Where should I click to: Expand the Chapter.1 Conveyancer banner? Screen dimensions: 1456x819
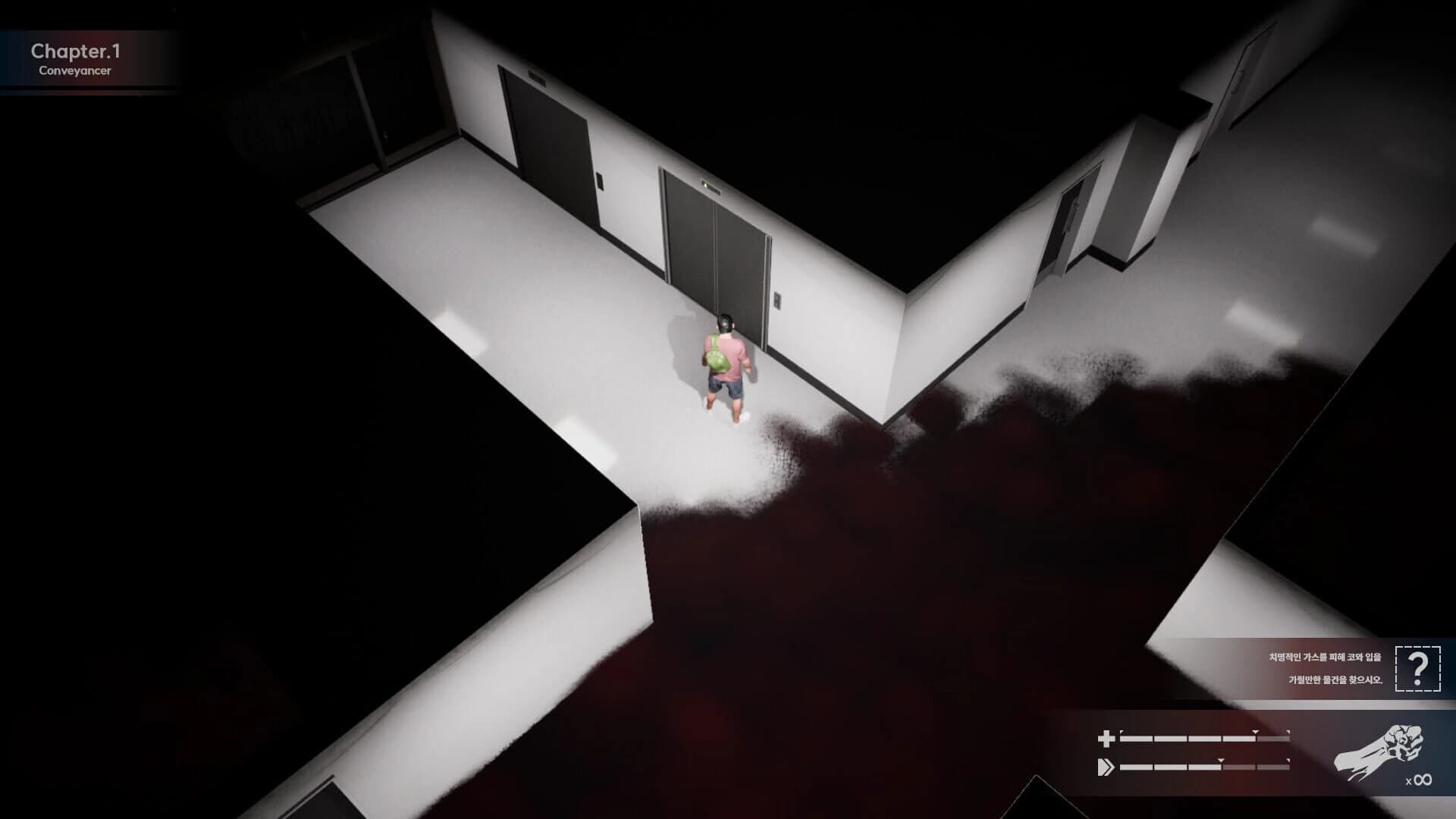pos(91,61)
